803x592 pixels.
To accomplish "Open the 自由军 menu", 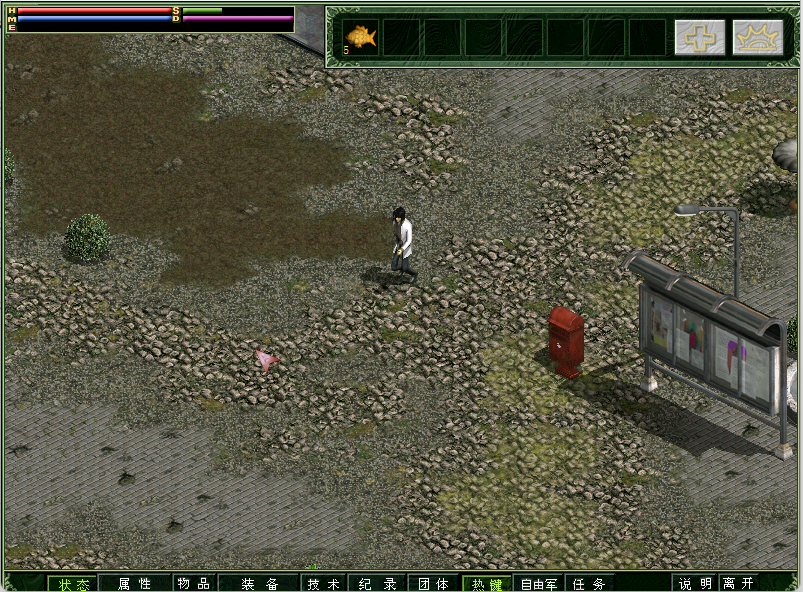I will click(x=539, y=584).
